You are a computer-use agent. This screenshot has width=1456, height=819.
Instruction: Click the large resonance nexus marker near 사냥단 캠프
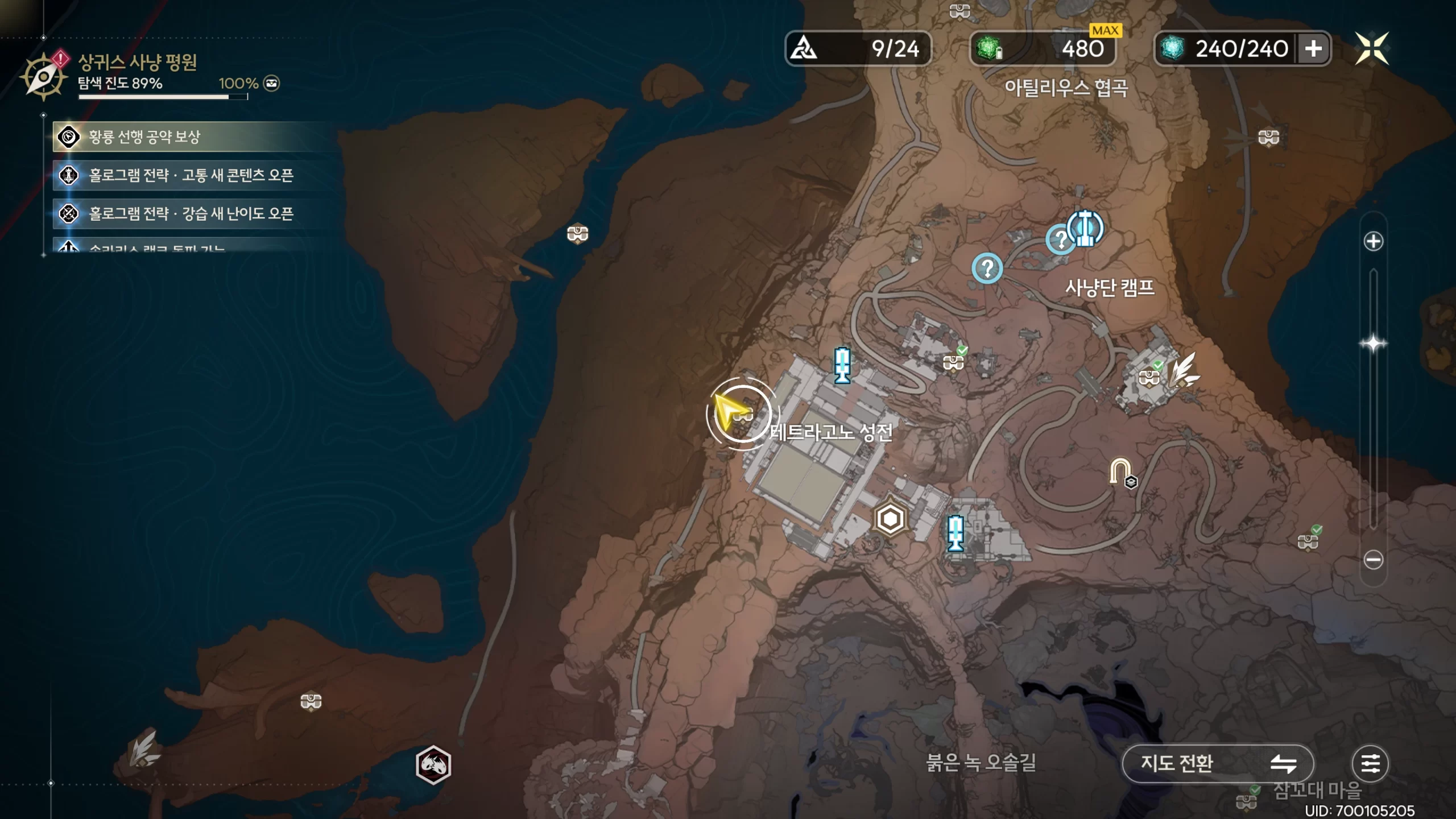[x=1086, y=228]
